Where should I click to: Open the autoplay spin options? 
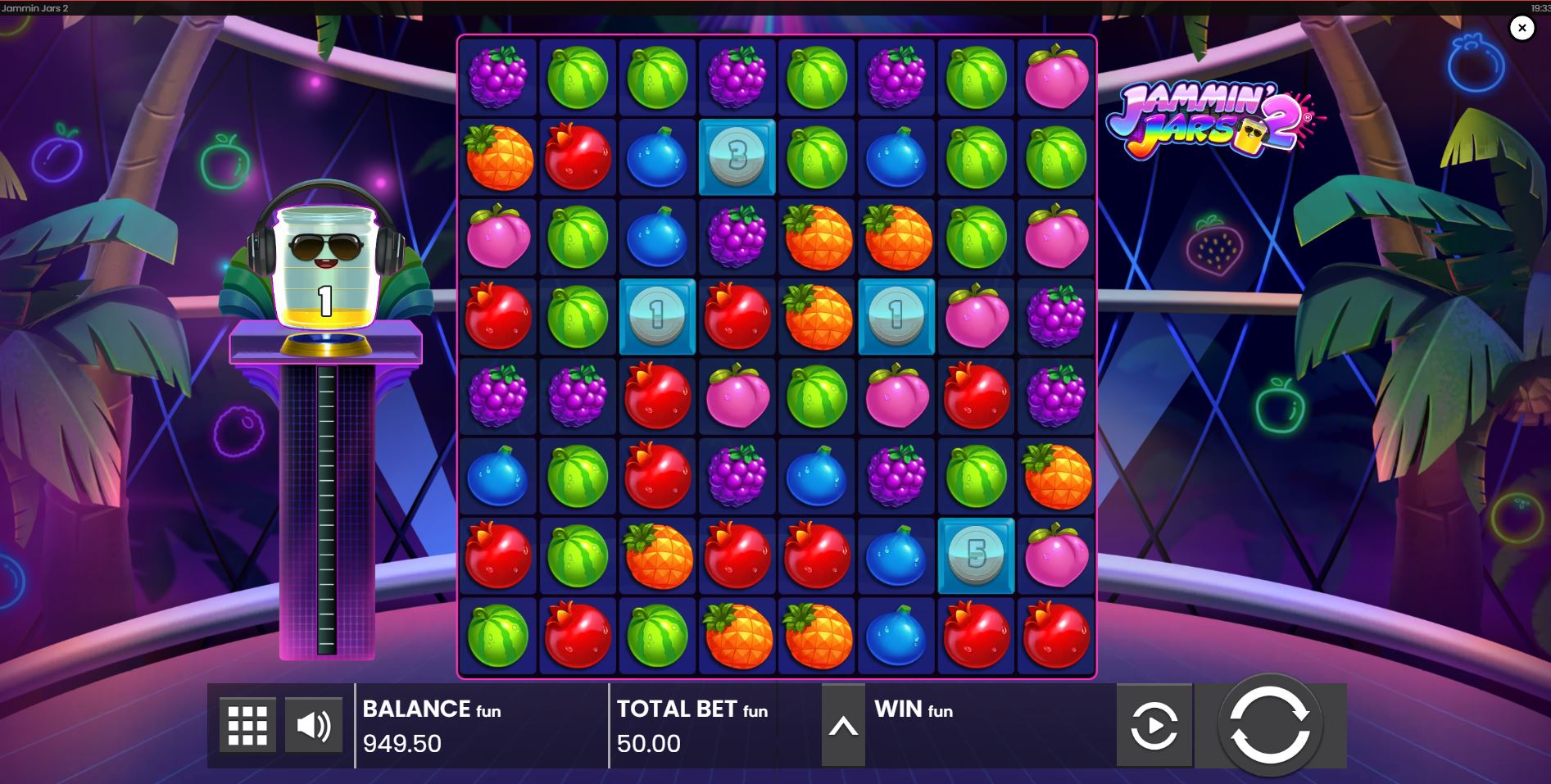1155,724
